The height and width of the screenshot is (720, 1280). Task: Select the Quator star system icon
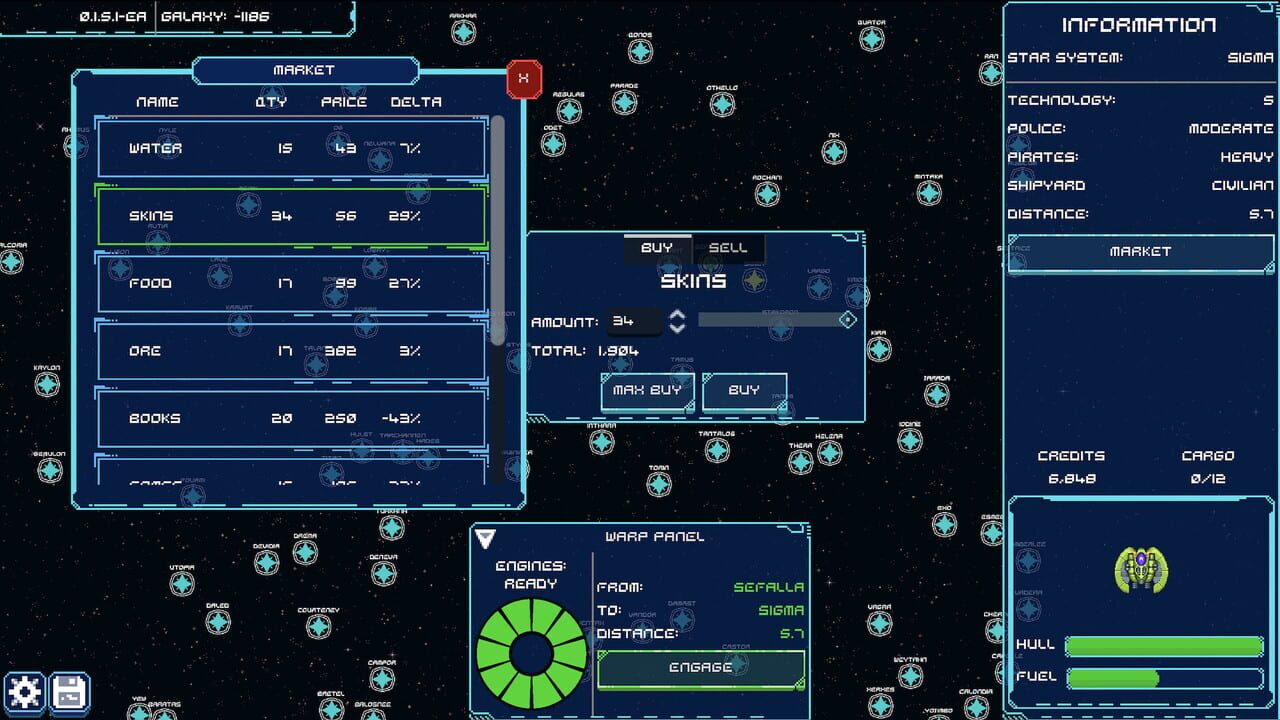(x=872, y=39)
